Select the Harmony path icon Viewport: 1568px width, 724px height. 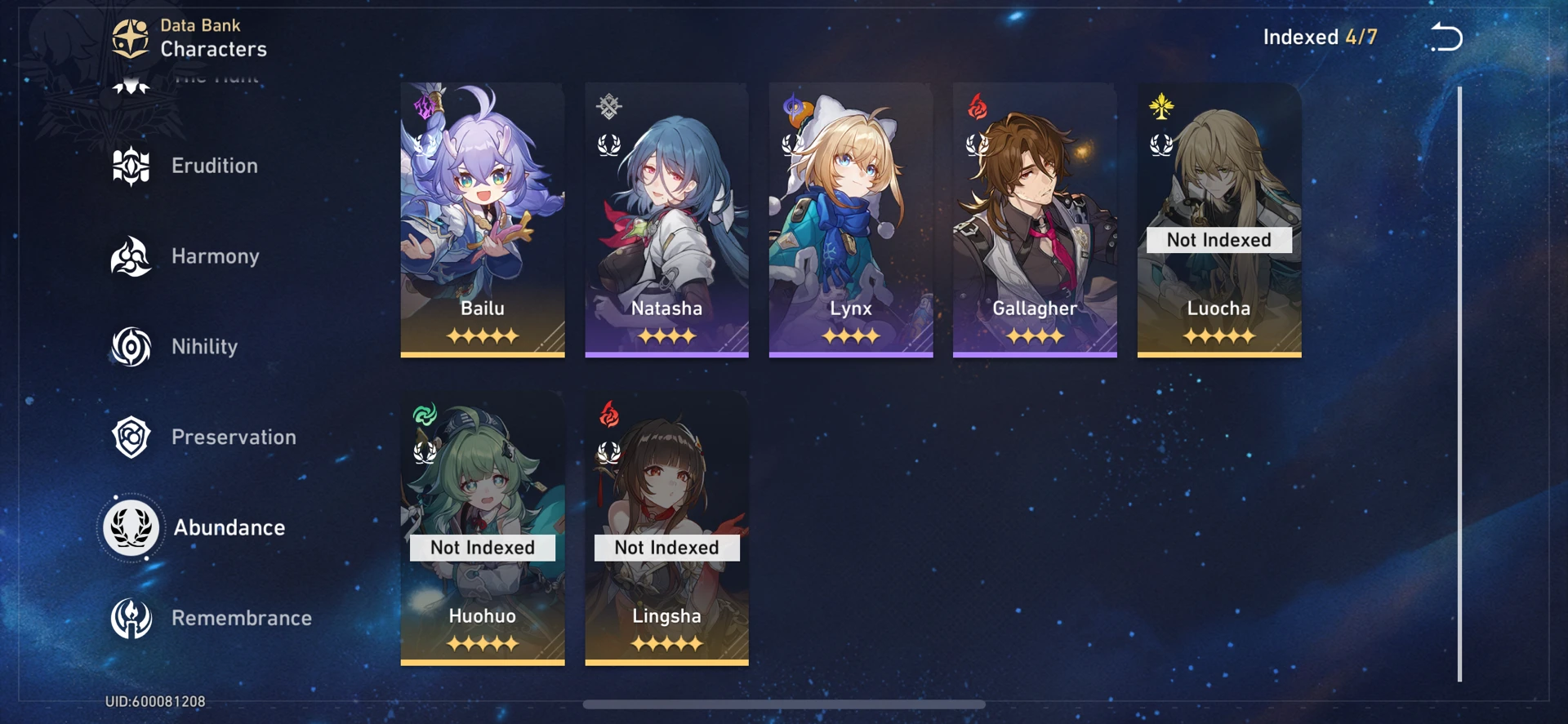(131, 256)
